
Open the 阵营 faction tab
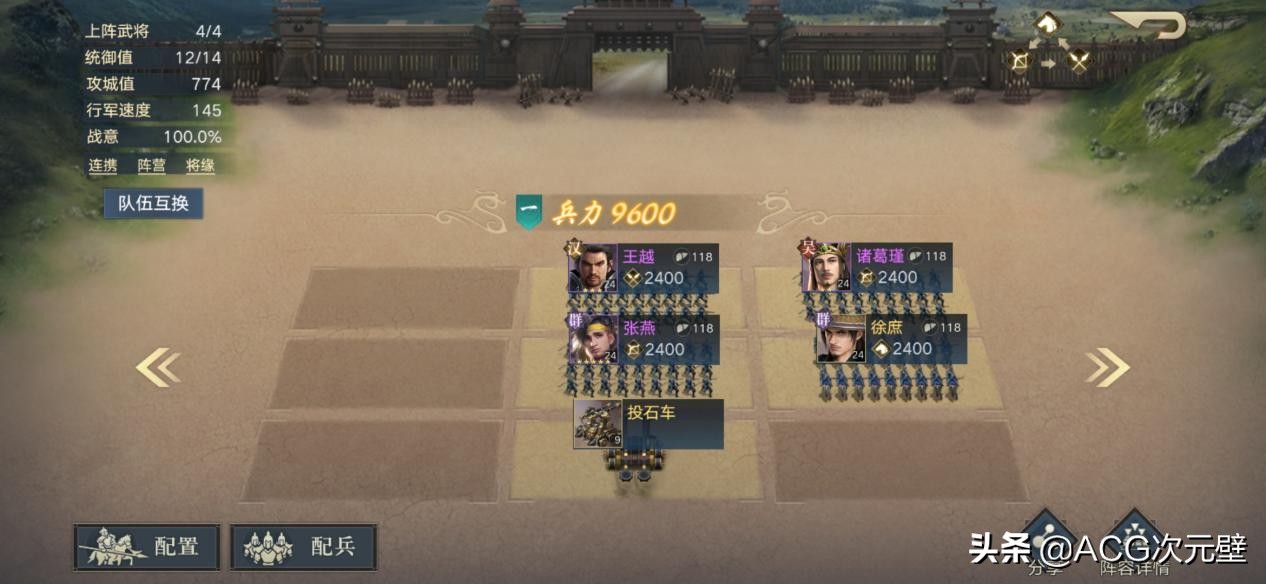(x=152, y=166)
